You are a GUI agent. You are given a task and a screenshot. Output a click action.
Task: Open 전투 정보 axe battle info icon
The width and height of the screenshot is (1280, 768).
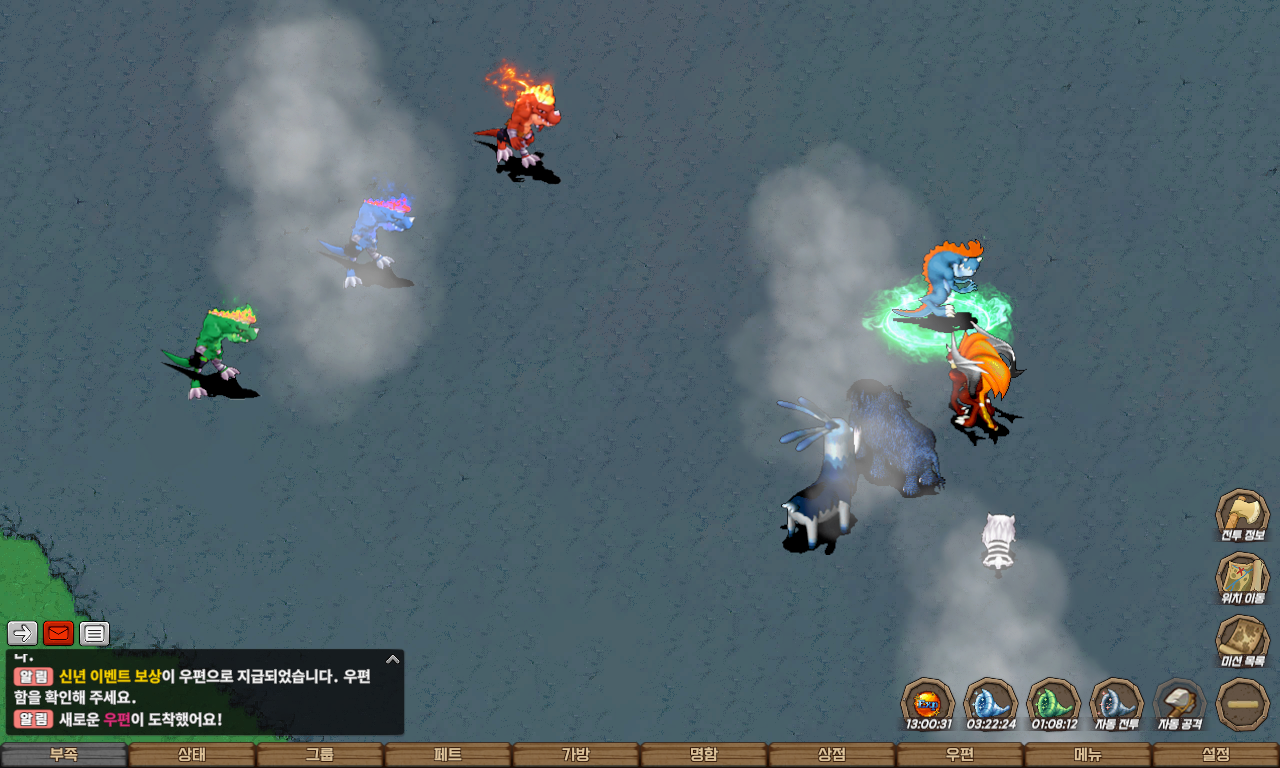(1242, 514)
